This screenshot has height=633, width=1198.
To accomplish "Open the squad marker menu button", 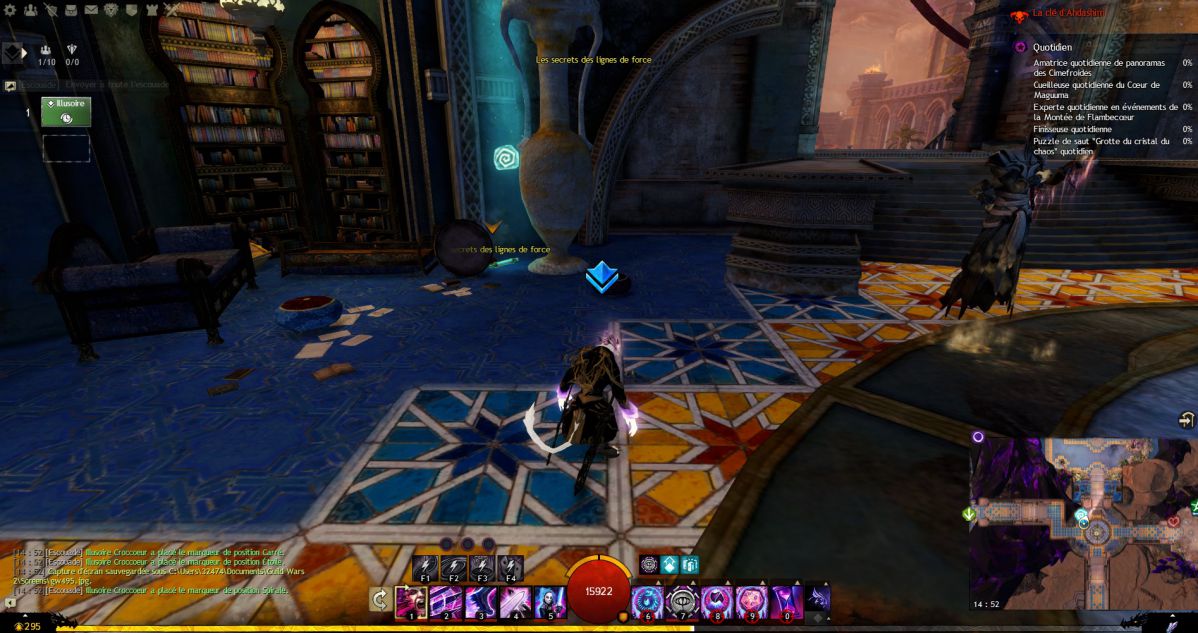I will [14, 52].
